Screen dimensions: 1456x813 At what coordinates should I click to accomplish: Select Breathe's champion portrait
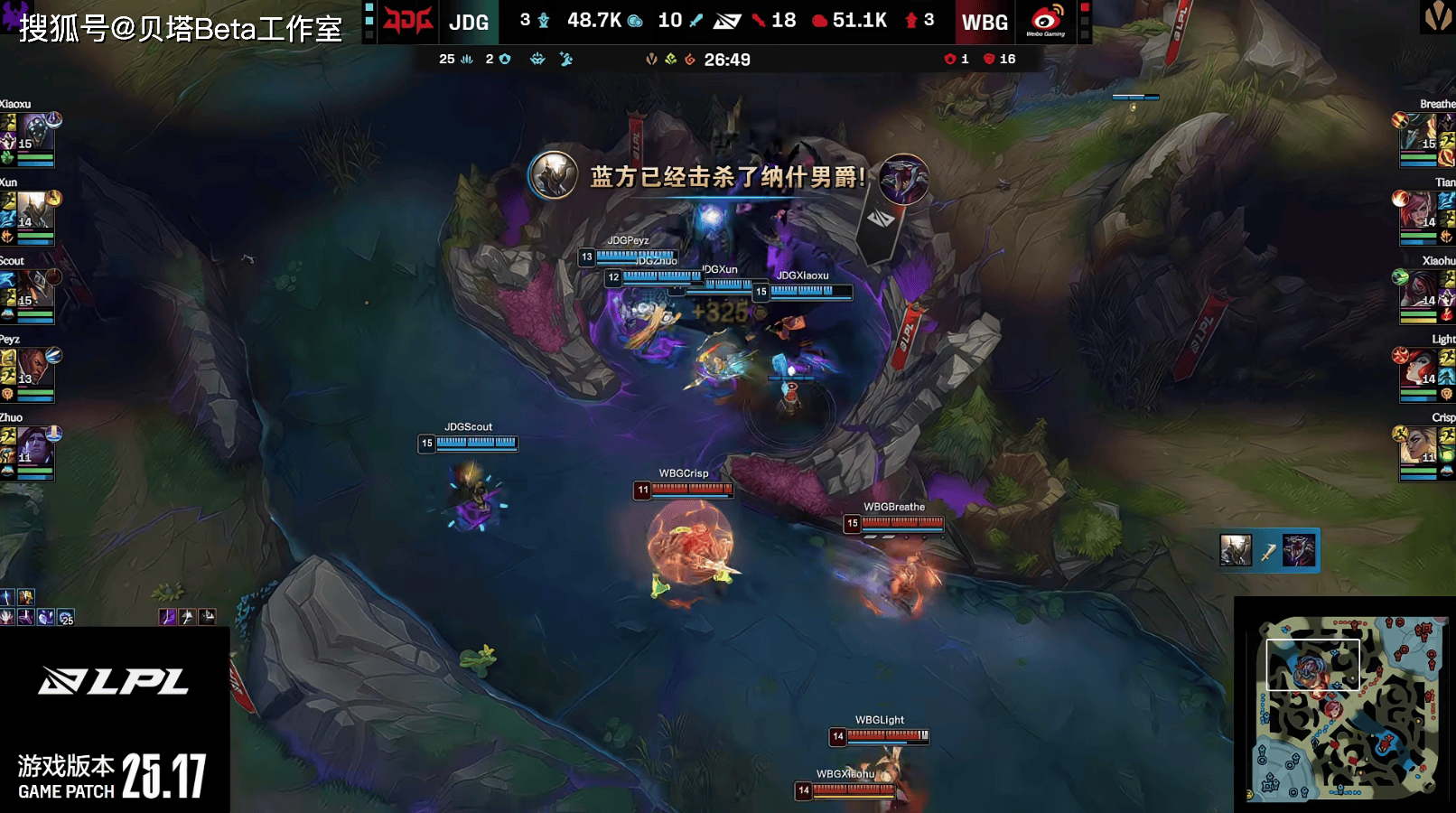pyautogui.click(x=1420, y=133)
